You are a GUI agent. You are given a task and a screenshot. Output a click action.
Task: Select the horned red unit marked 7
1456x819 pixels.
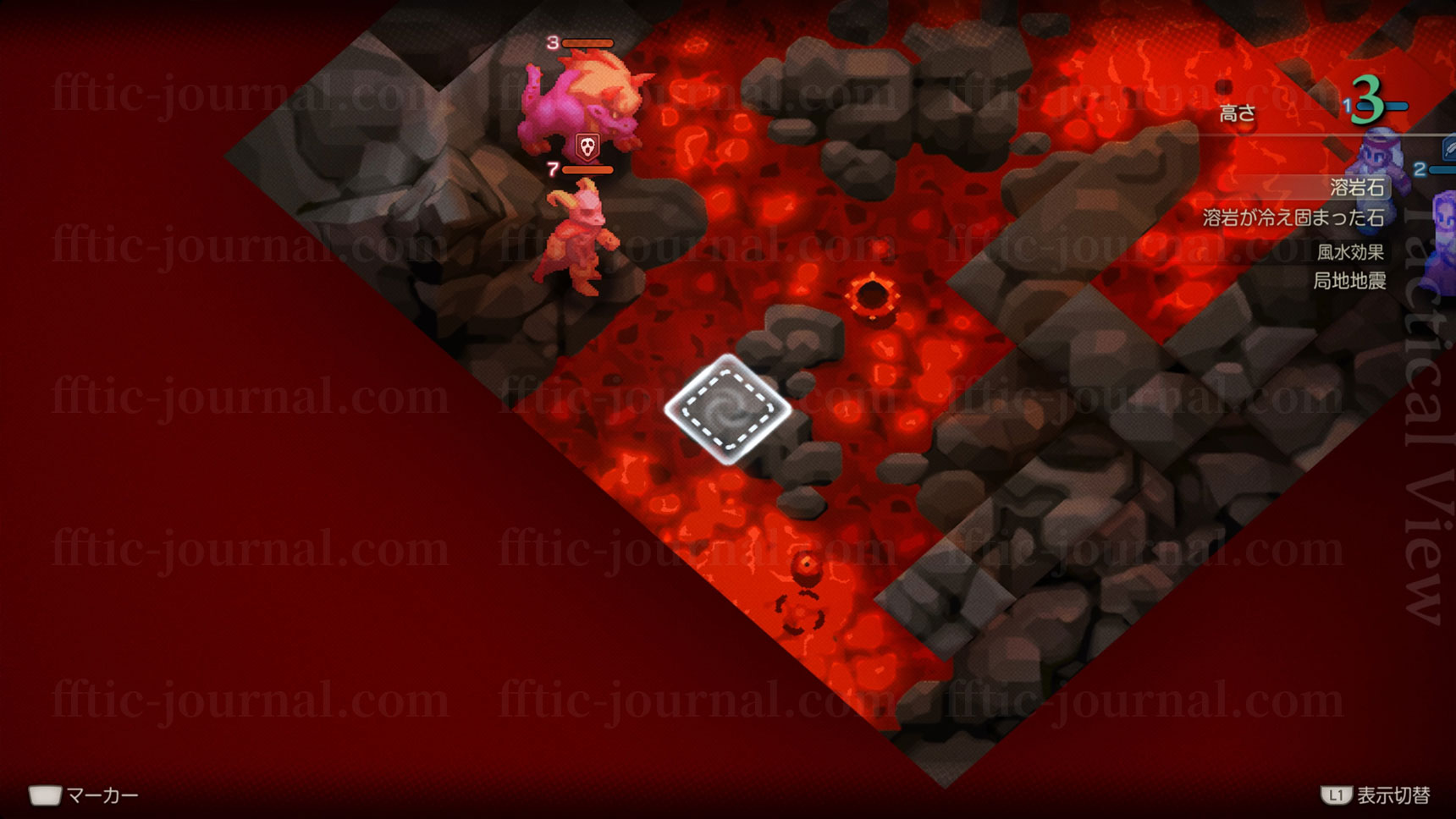click(579, 240)
